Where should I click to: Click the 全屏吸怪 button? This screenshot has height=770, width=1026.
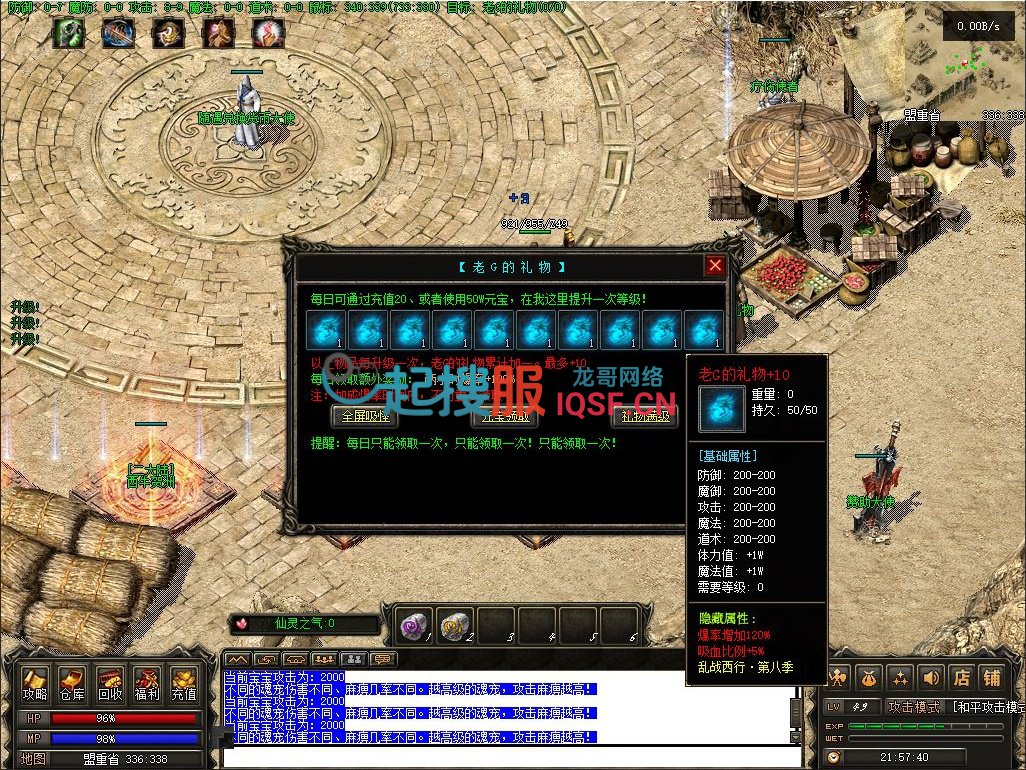pos(364,416)
